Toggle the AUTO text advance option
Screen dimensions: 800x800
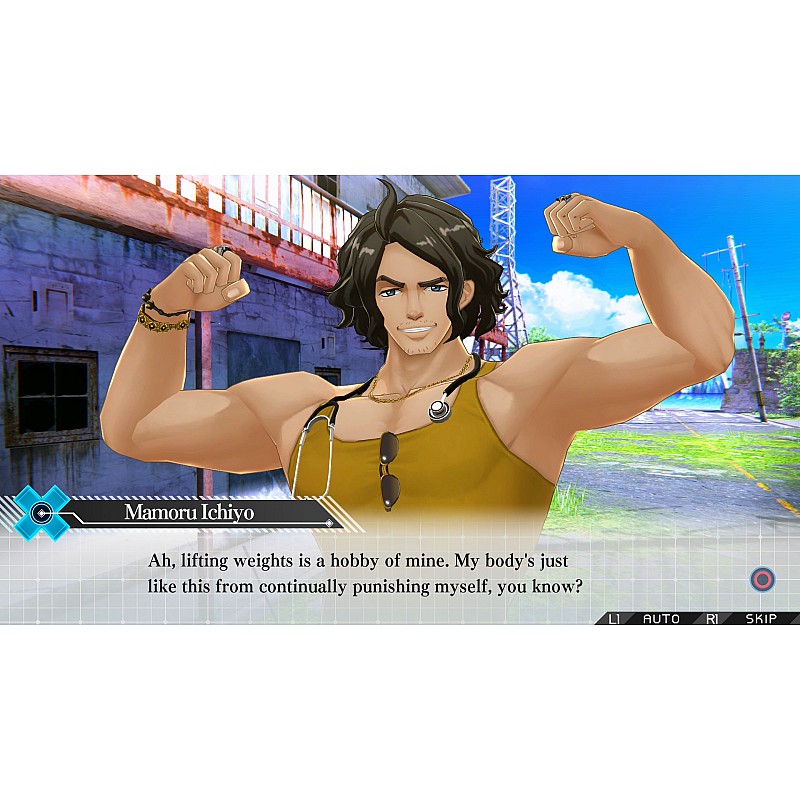(660, 619)
